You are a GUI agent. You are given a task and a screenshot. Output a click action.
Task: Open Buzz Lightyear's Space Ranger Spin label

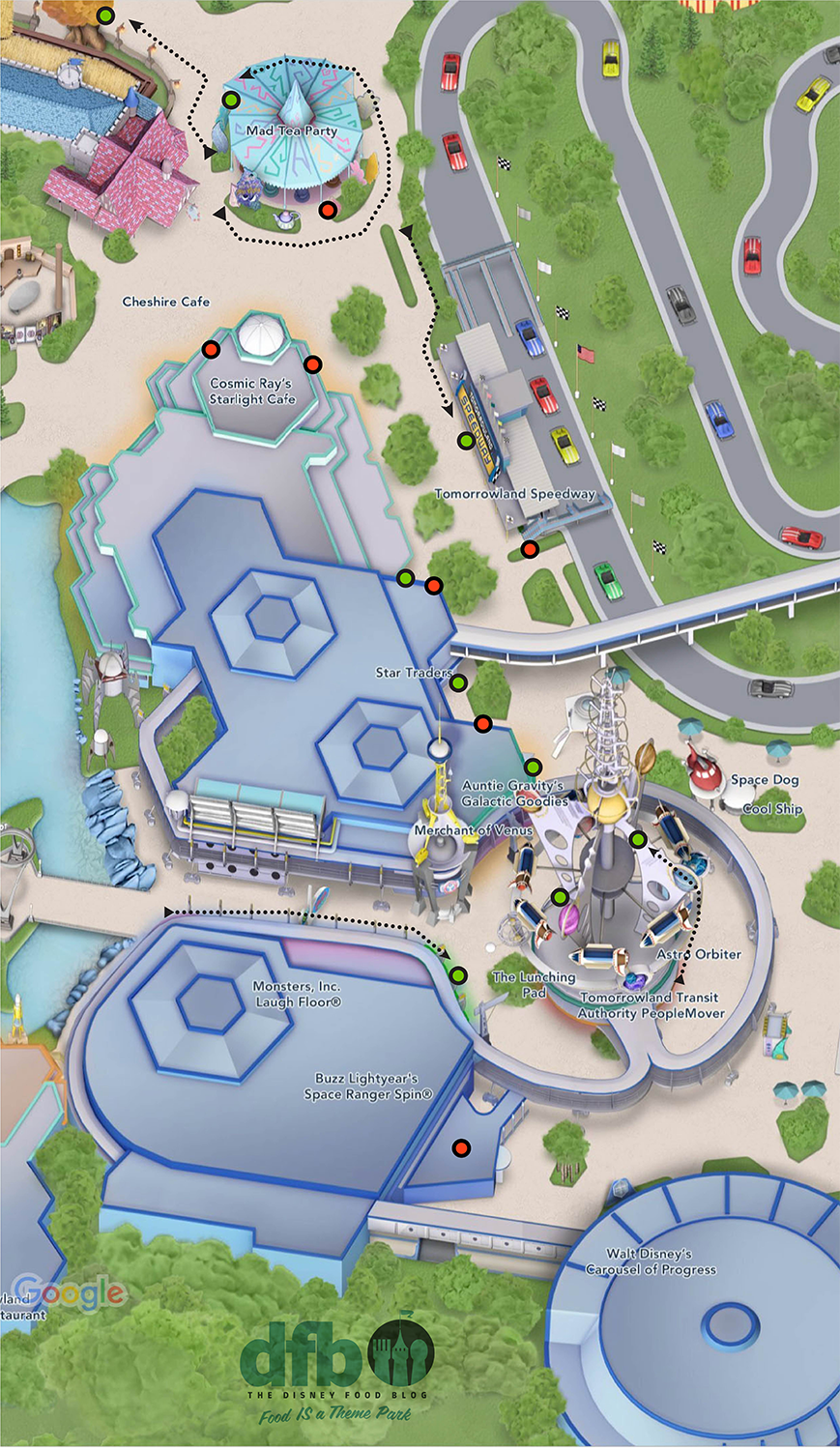(x=368, y=1087)
